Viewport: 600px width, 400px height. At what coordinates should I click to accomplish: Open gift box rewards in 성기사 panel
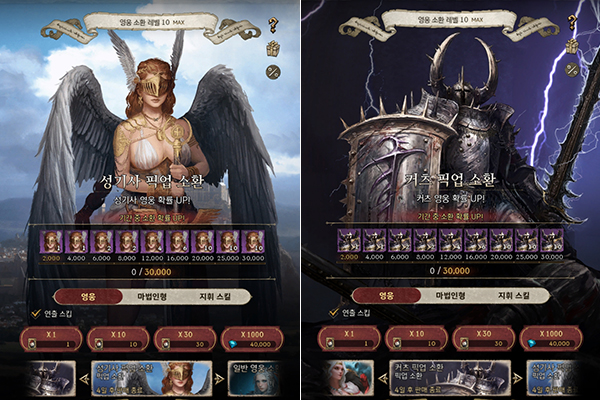pyautogui.click(x=272, y=47)
